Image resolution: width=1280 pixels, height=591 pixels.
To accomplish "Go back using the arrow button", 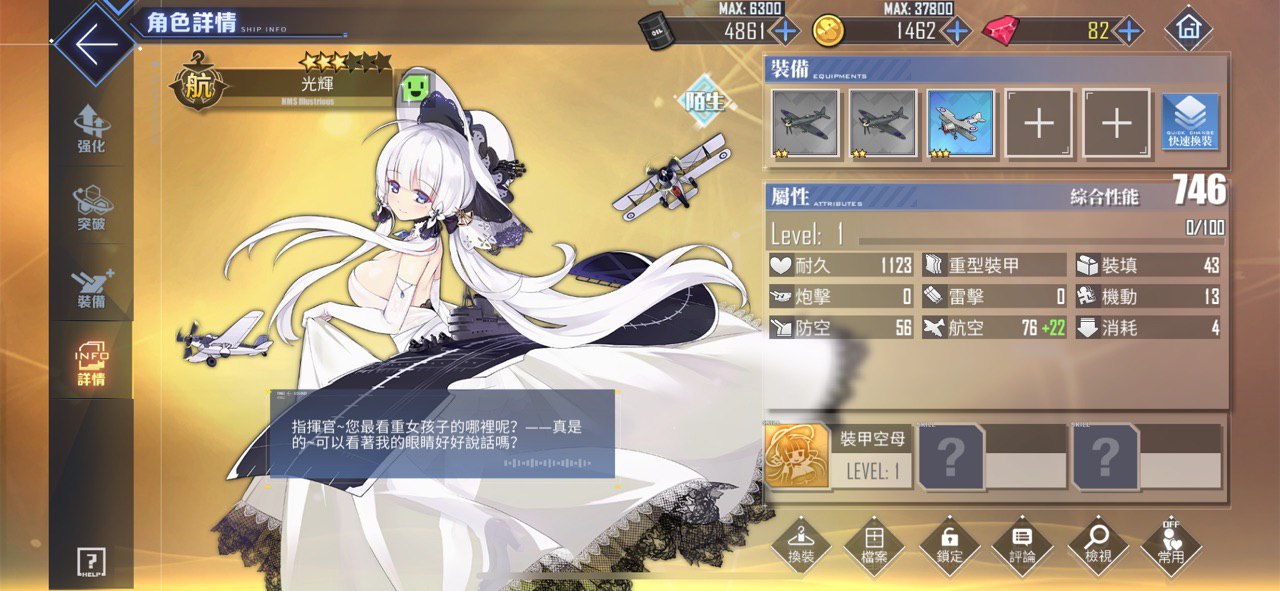I will click(95, 46).
